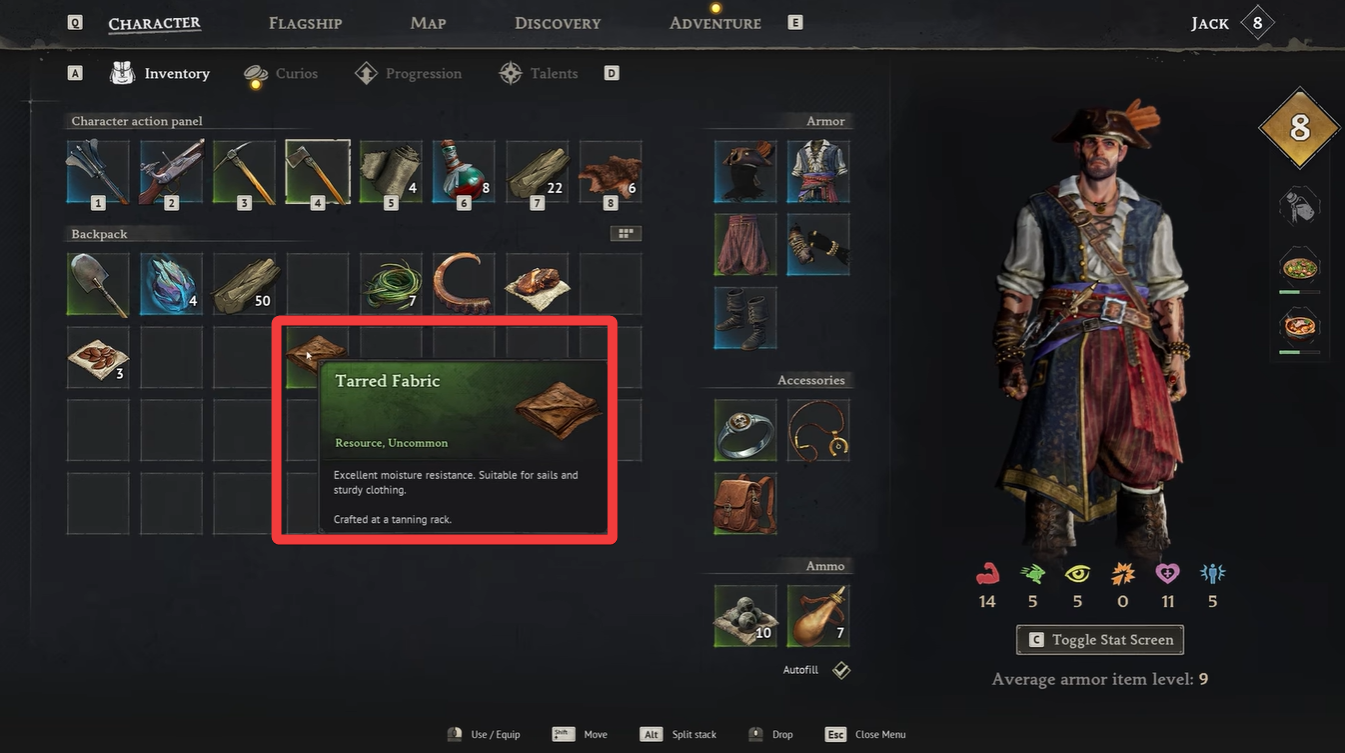Select the blue crystal stack in the backpack
Image resolution: width=1345 pixels, height=753 pixels.
170,283
